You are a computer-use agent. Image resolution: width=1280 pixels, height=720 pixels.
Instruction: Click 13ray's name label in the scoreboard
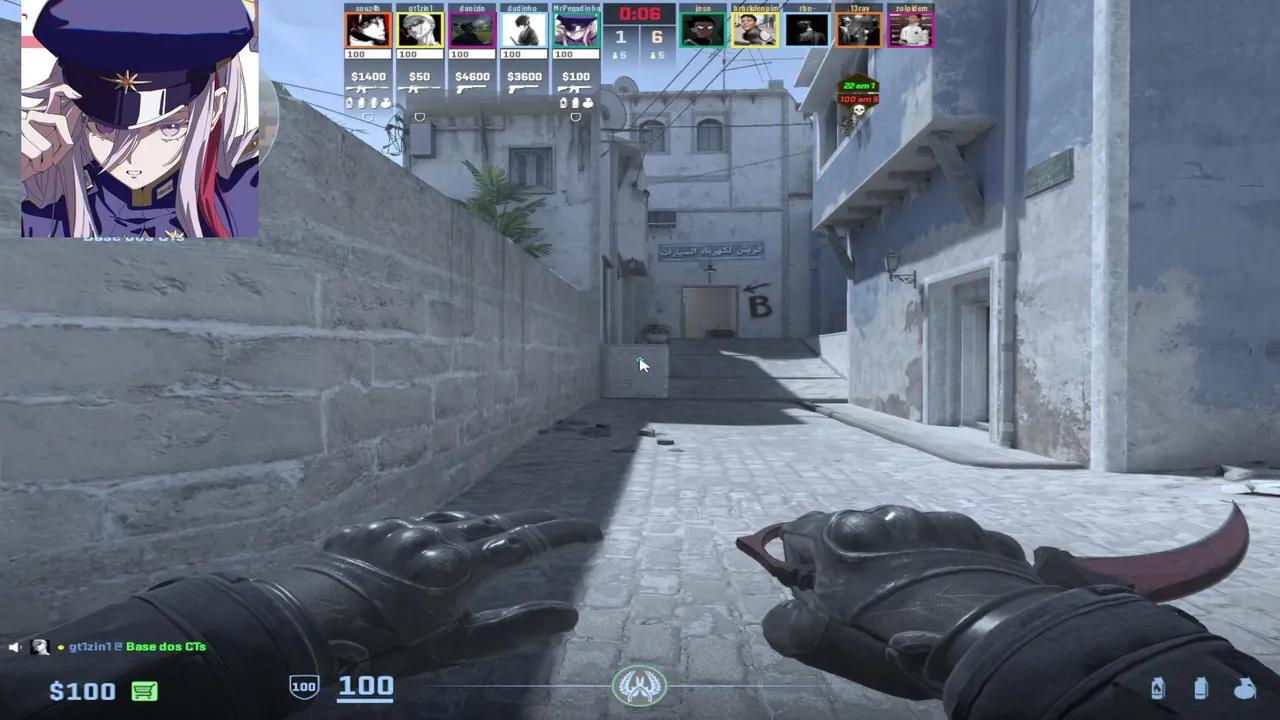pyautogui.click(x=858, y=8)
